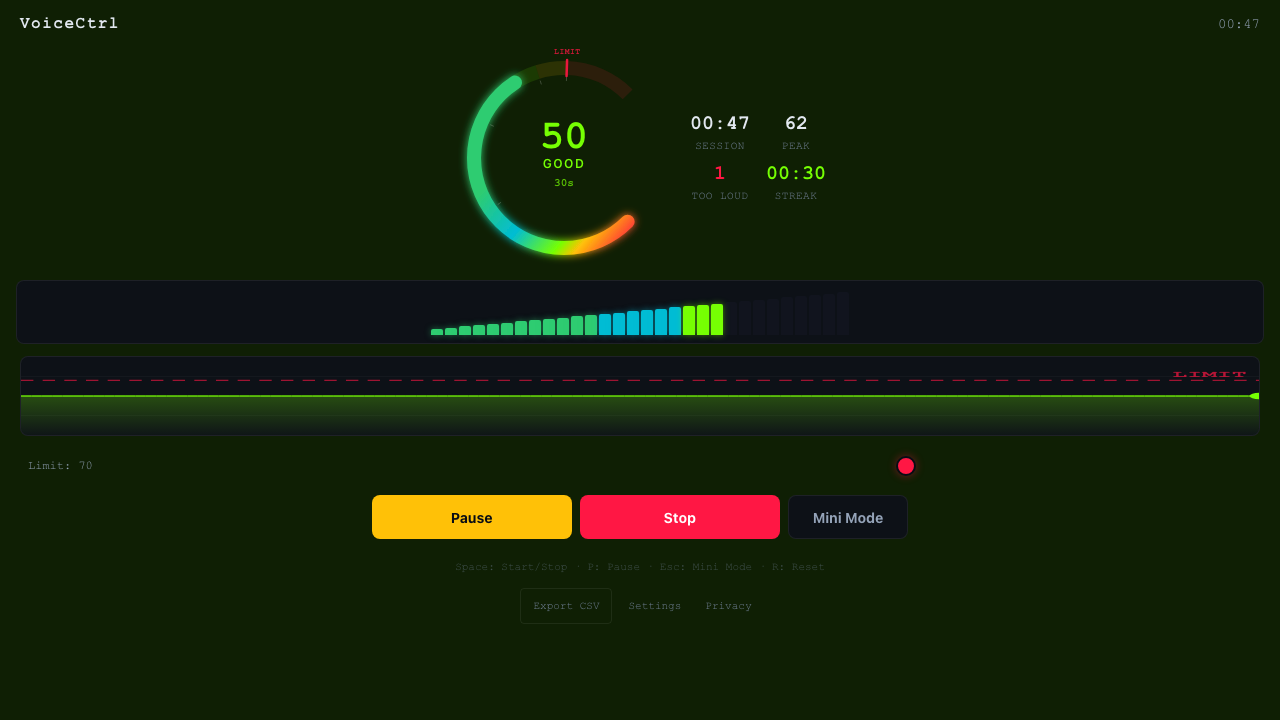Switch to Mini Mode
Image resolution: width=1280 pixels, height=720 pixels.
click(847, 517)
